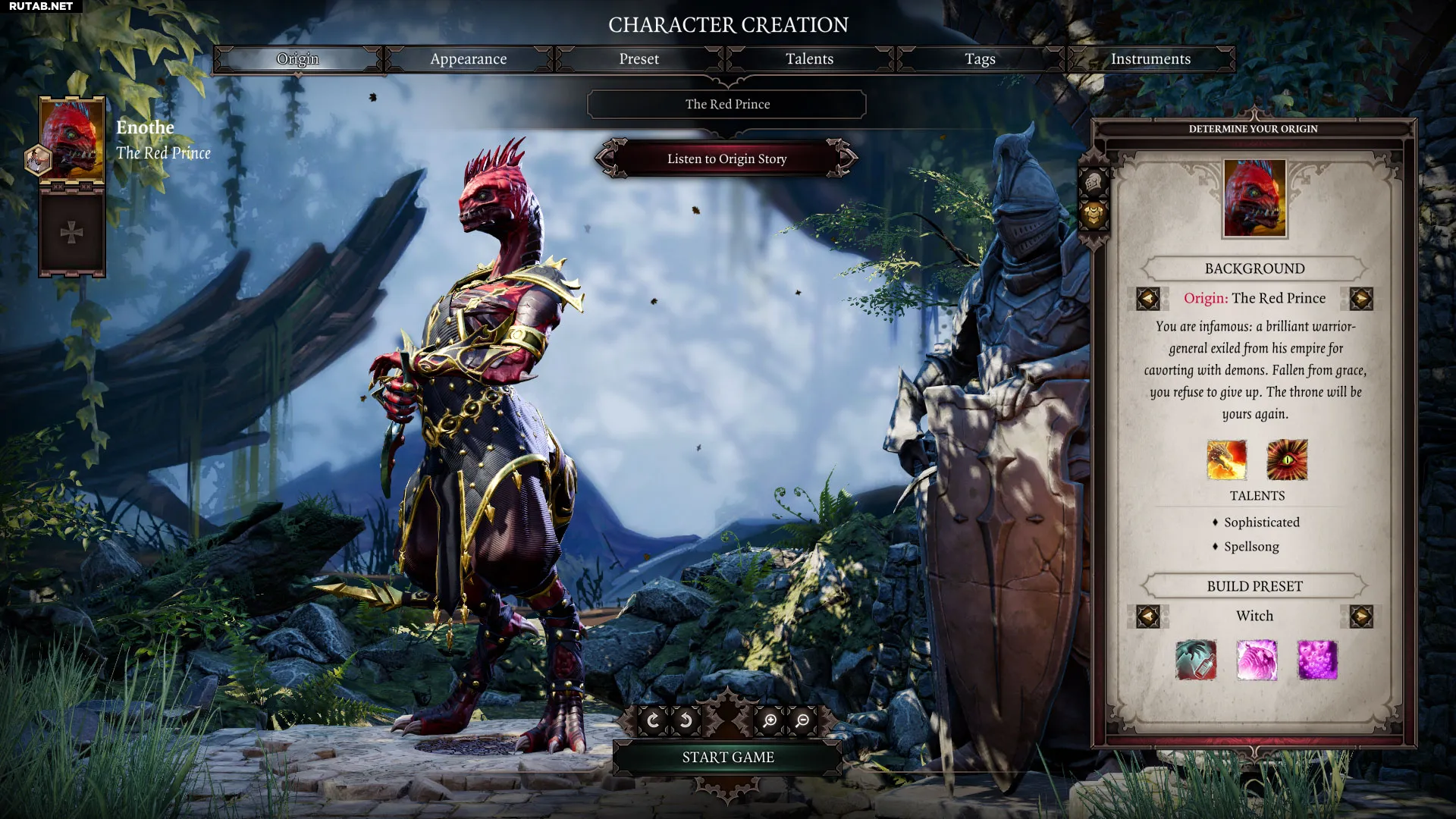The height and width of the screenshot is (819, 1456).
Task: Inspect the red demonic eye skill icon
Action: click(x=1287, y=460)
